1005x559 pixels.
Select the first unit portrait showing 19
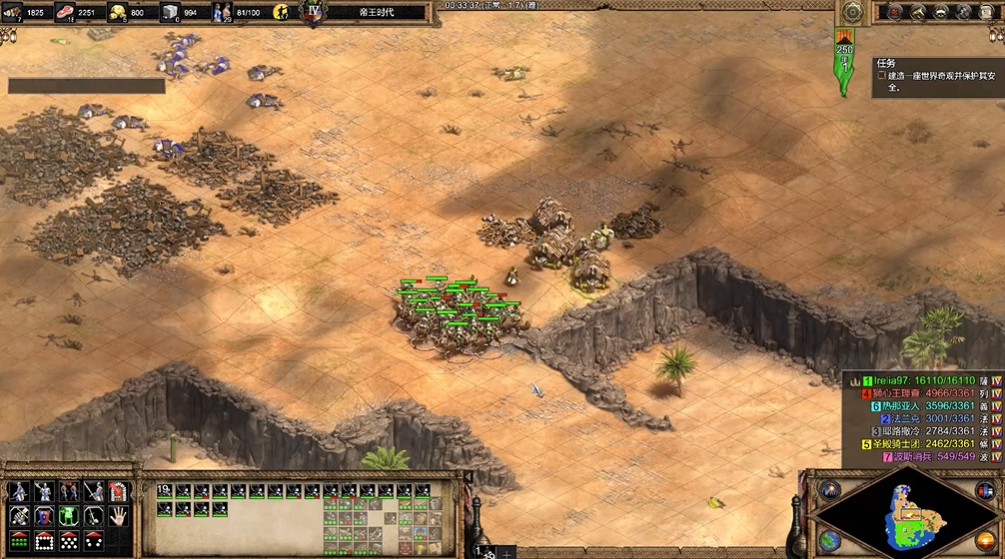tap(165, 492)
